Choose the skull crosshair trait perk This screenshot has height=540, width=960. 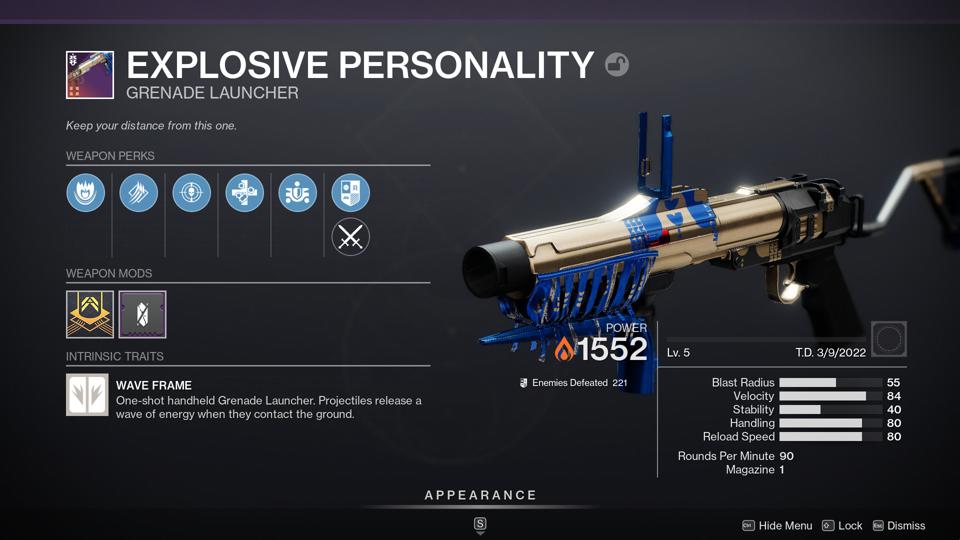(x=192, y=193)
